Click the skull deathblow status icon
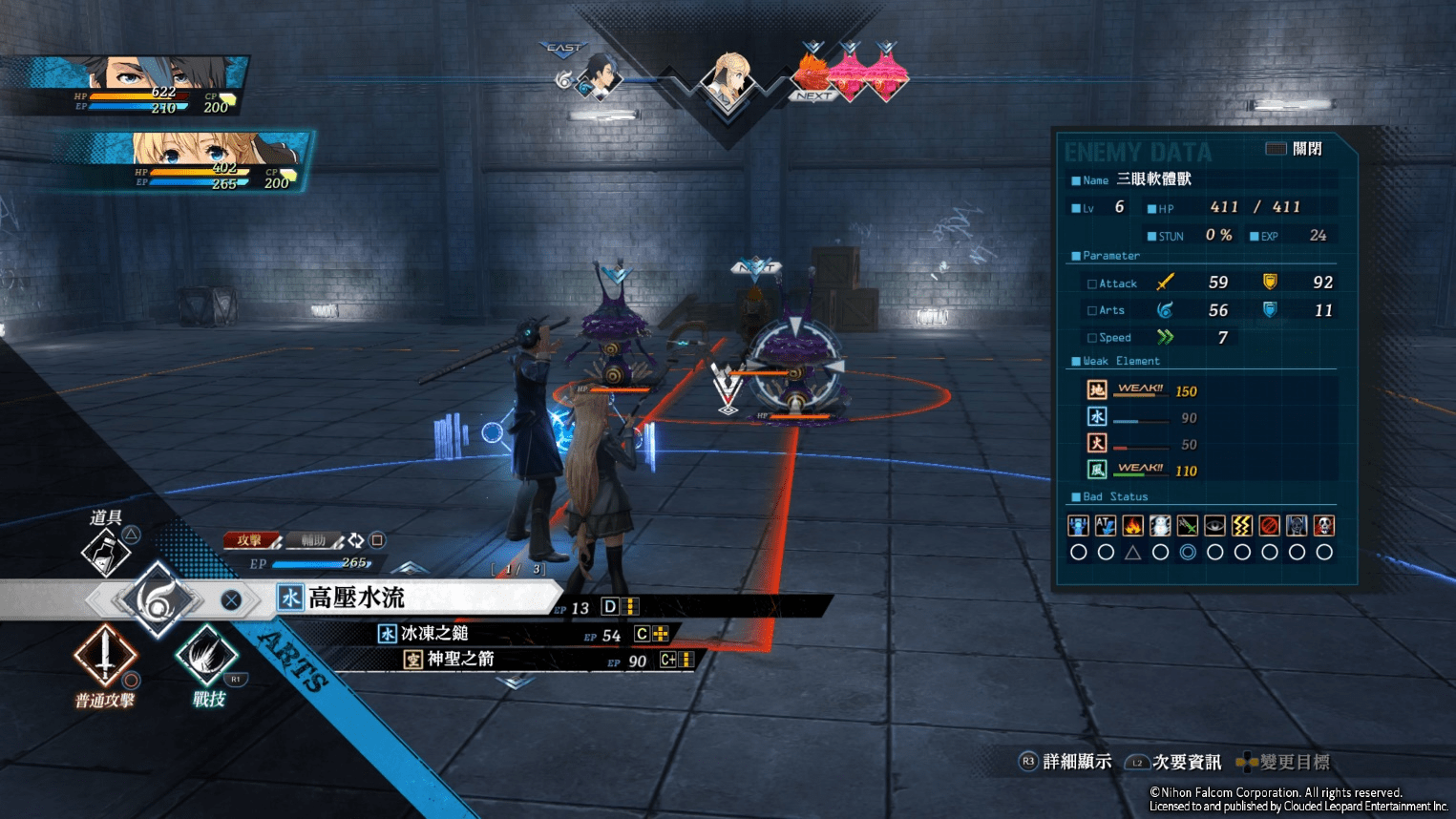 tap(1323, 526)
